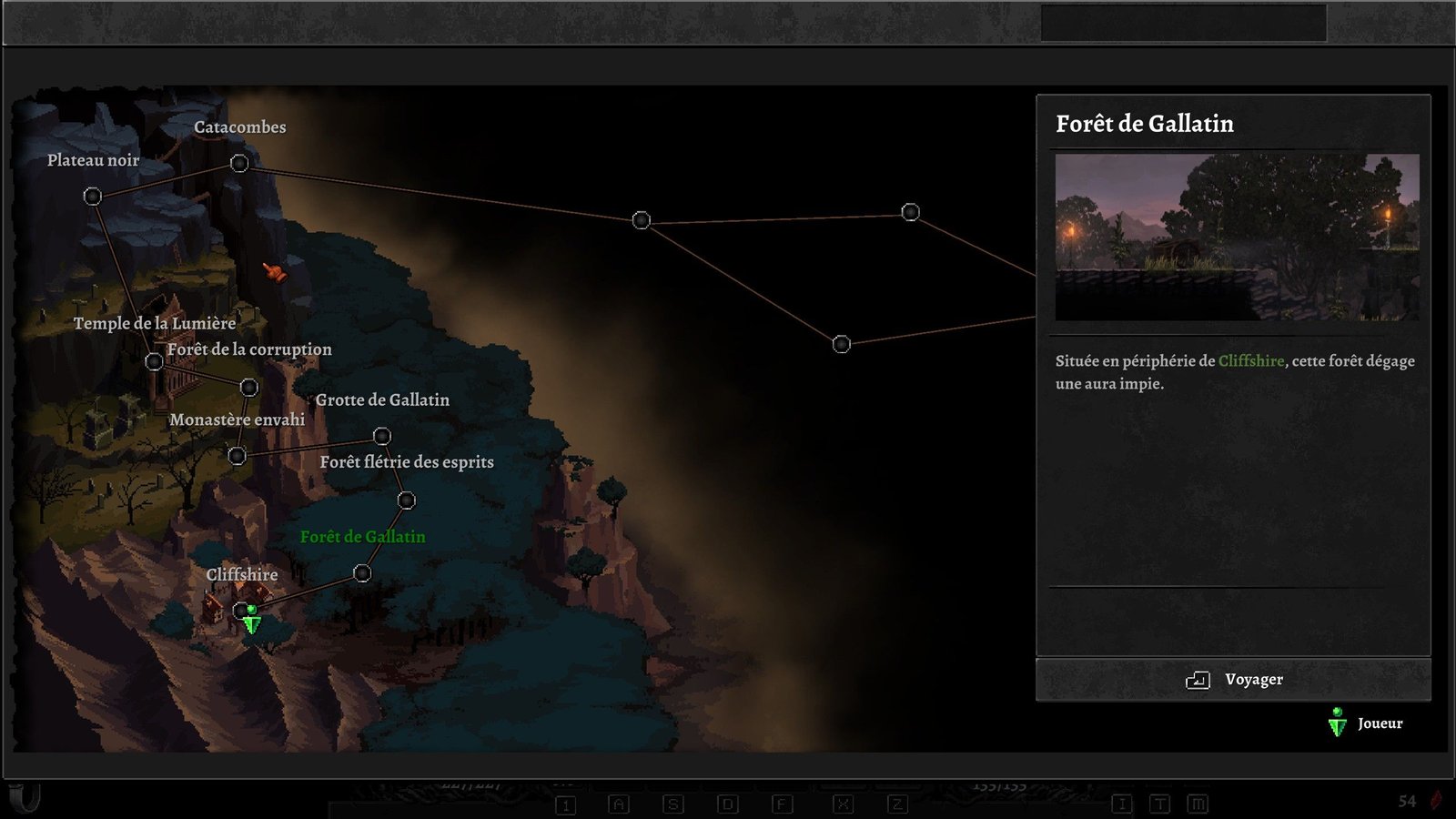Choose the Cliffshire town node

tap(240, 610)
